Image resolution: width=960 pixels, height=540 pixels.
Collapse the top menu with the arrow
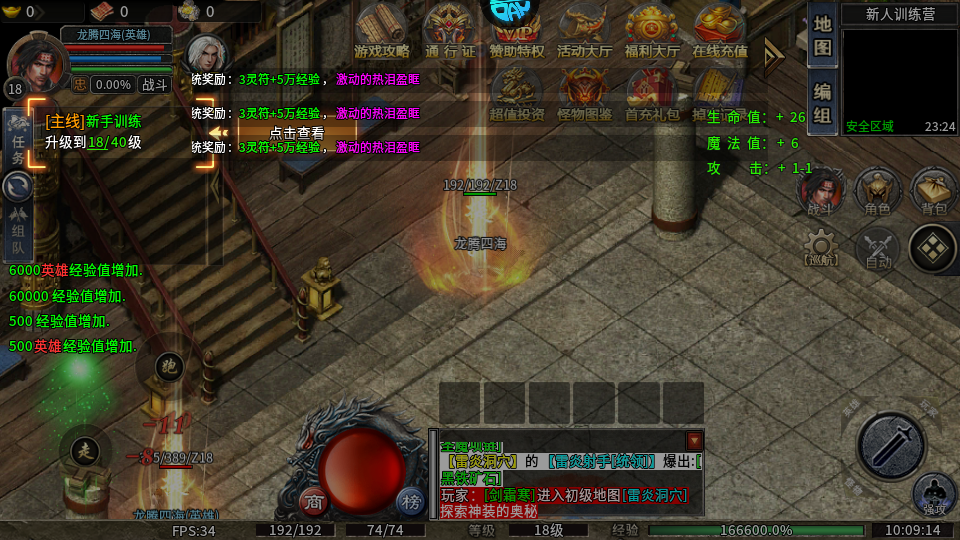tap(774, 57)
